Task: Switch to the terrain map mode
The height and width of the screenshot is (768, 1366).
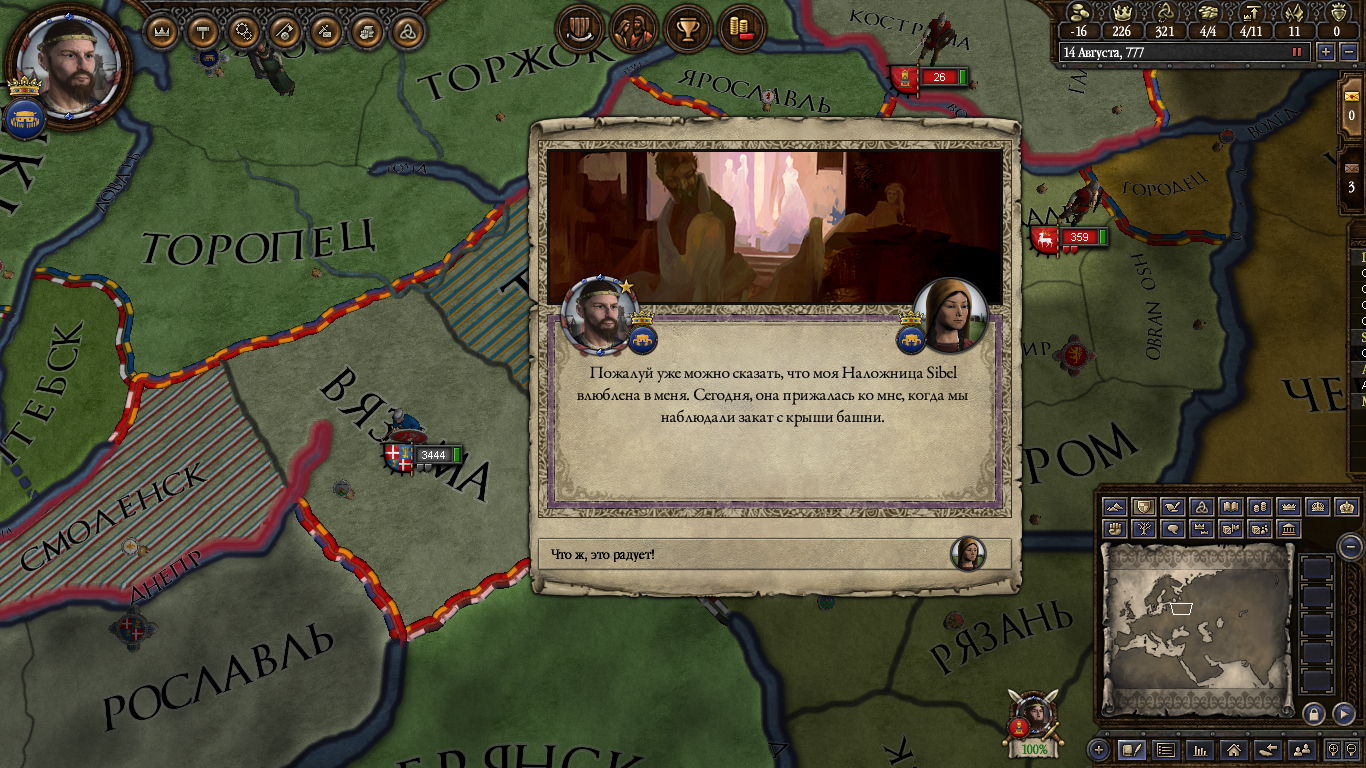Action: click(1115, 508)
